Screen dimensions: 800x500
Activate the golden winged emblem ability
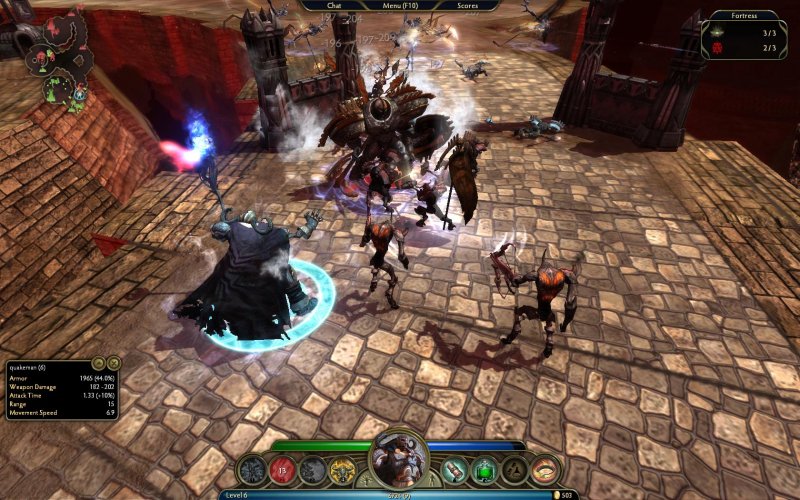[343, 470]
